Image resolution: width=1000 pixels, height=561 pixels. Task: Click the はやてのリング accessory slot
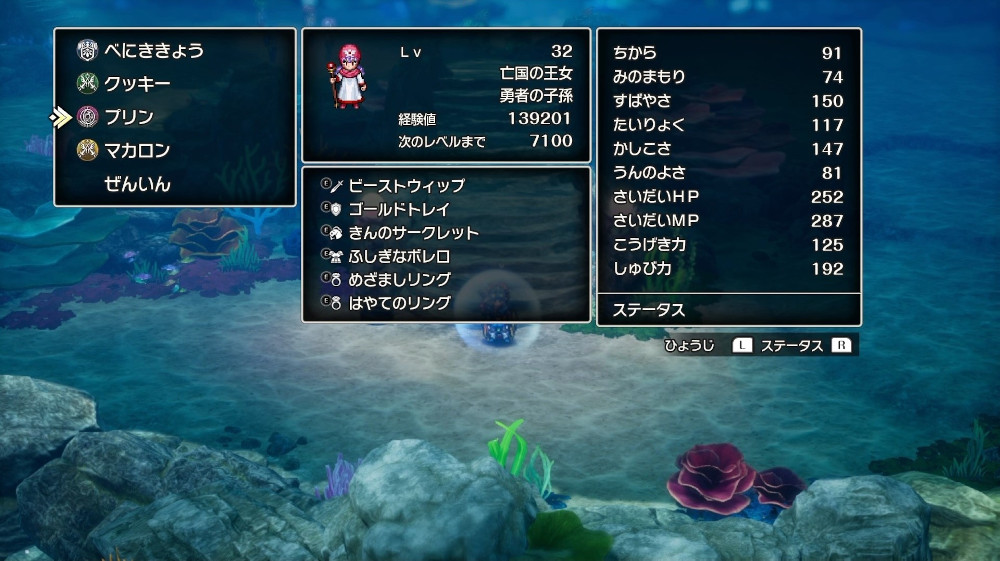[399, 302]
